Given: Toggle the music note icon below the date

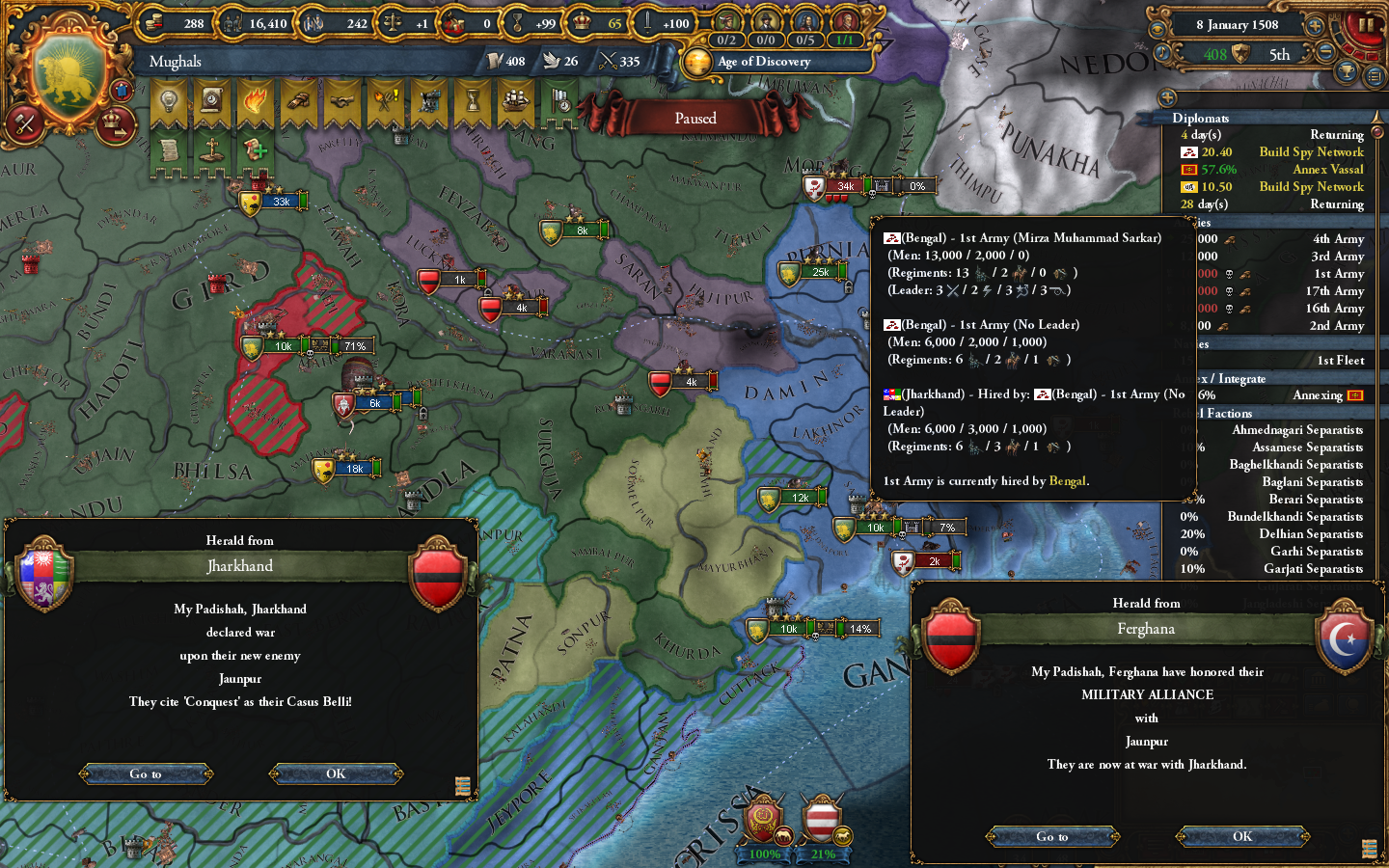Looking at the screenshot, I should [1162, 52].
